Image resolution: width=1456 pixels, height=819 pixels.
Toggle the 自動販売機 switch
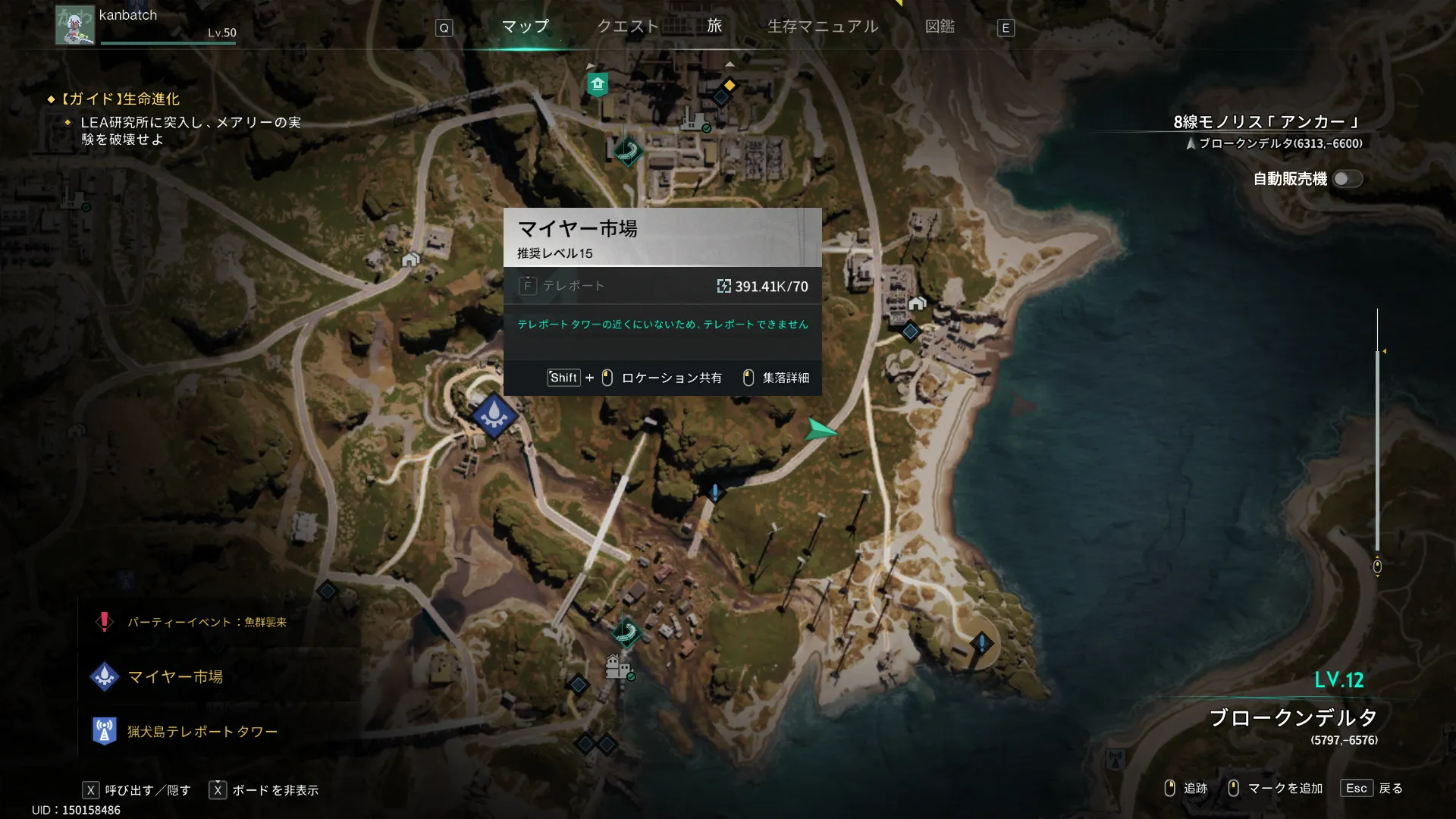point(1348,179)
